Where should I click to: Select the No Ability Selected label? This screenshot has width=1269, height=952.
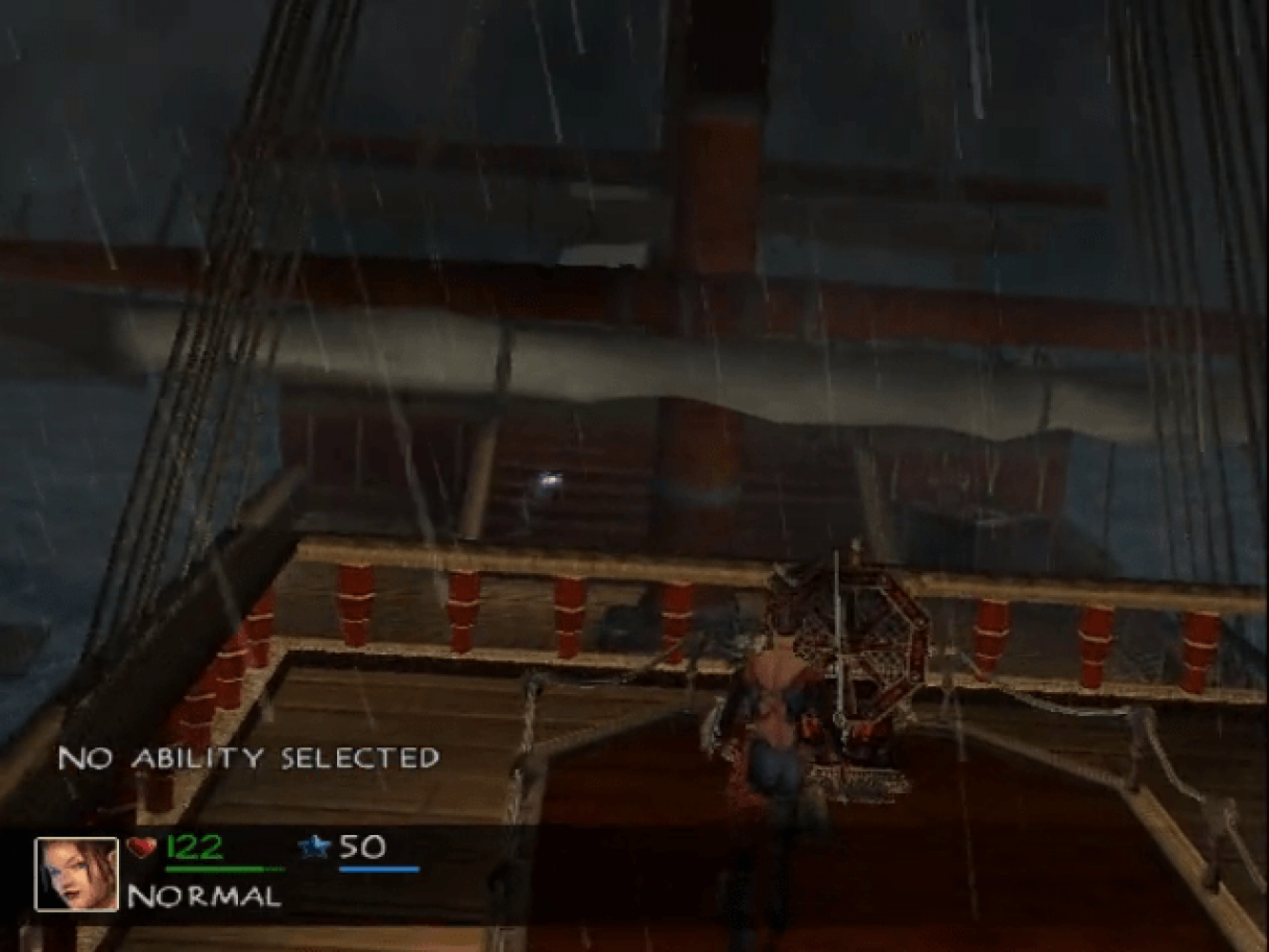point(248,758)
